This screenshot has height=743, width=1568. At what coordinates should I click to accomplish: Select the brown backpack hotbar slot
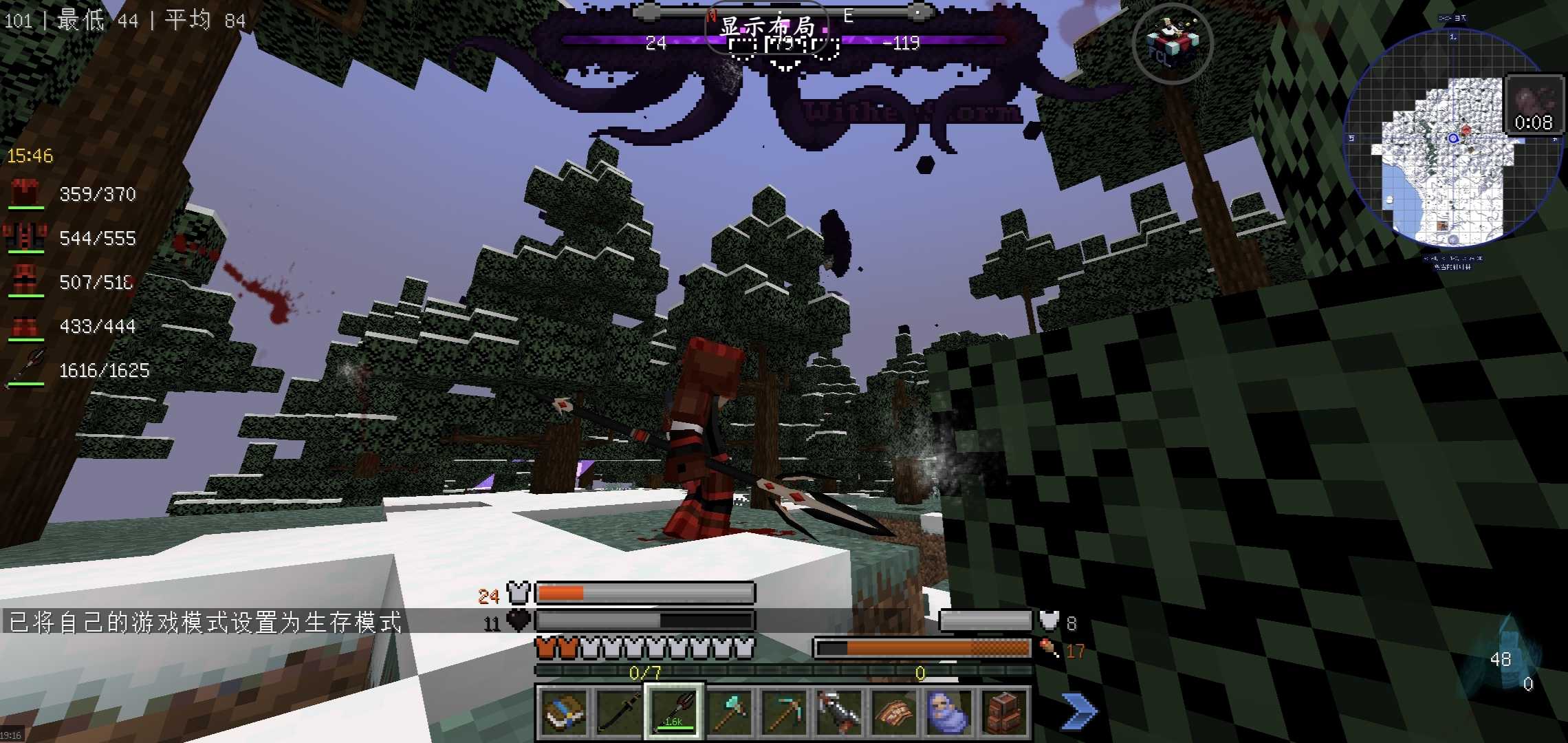[1003, 712]
